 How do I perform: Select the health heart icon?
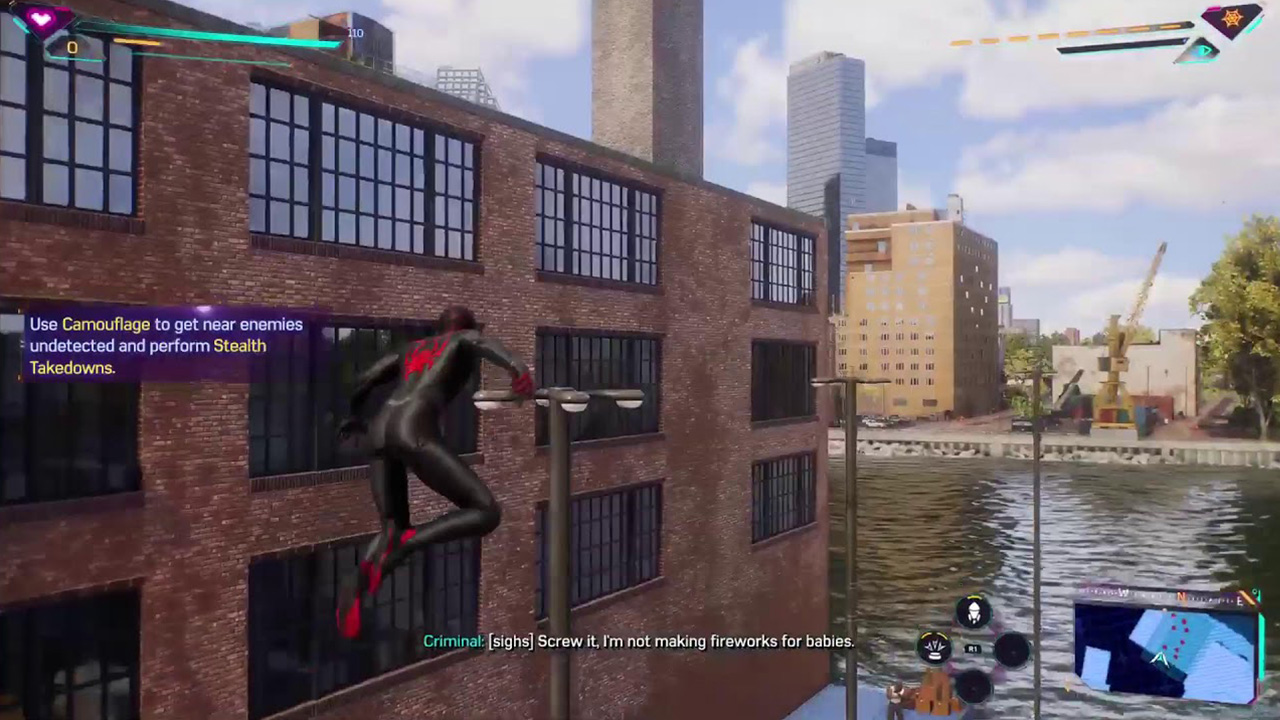pos(42,20)
